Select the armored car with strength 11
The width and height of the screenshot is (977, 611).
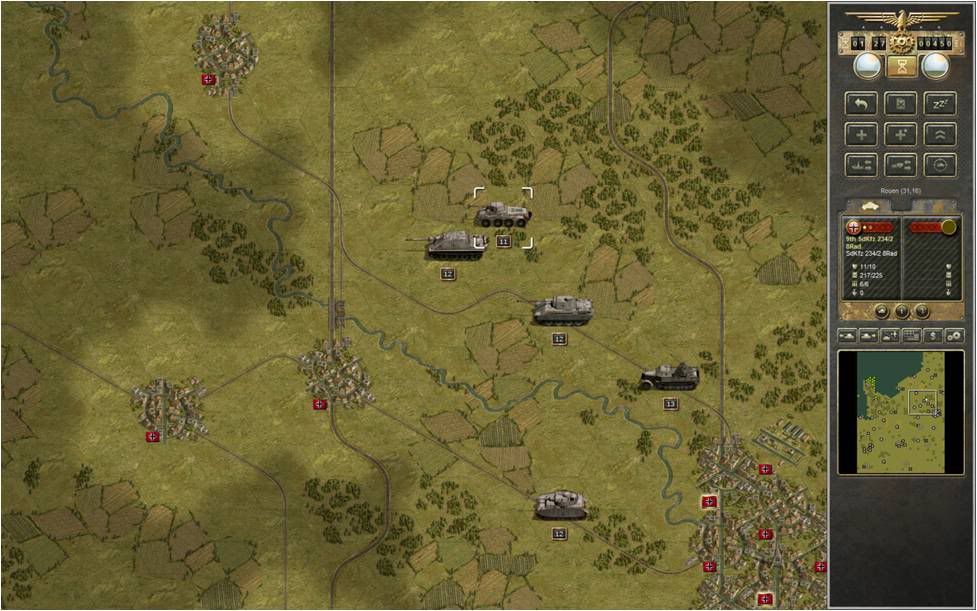(x=502, y=214)
